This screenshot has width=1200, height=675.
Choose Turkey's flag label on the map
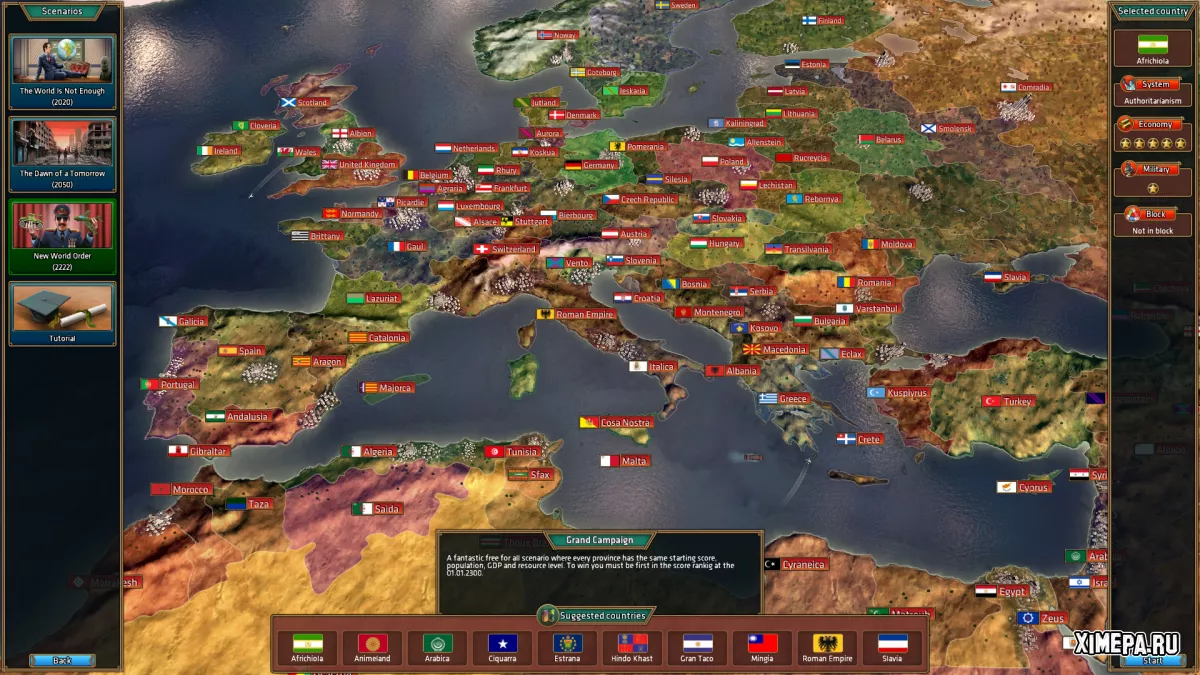[x=1009, y=401]
